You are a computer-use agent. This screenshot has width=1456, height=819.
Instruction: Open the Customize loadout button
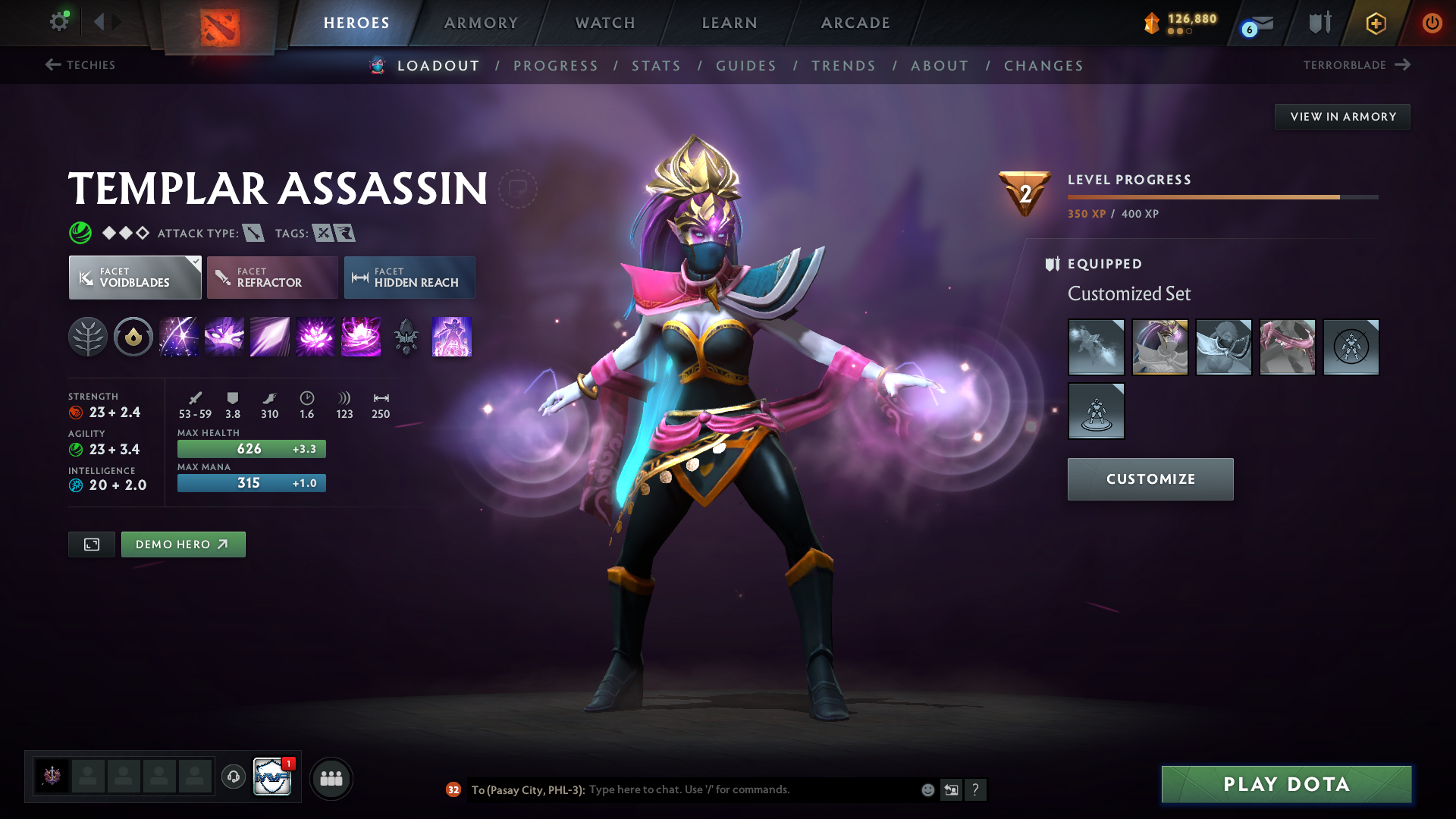pos(1150,479)
